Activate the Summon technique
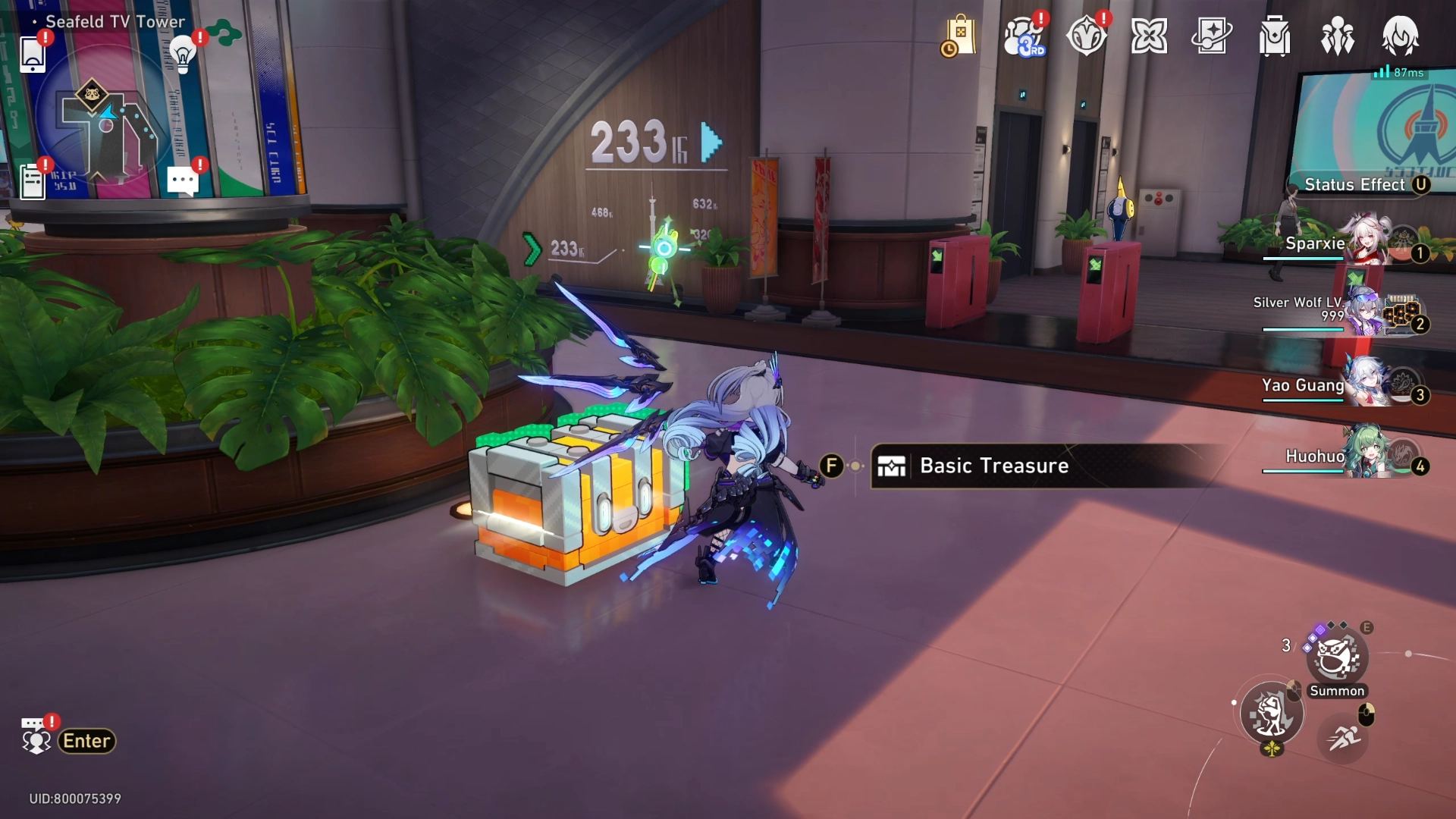The image size is (1456, 819). [1337, 658]
